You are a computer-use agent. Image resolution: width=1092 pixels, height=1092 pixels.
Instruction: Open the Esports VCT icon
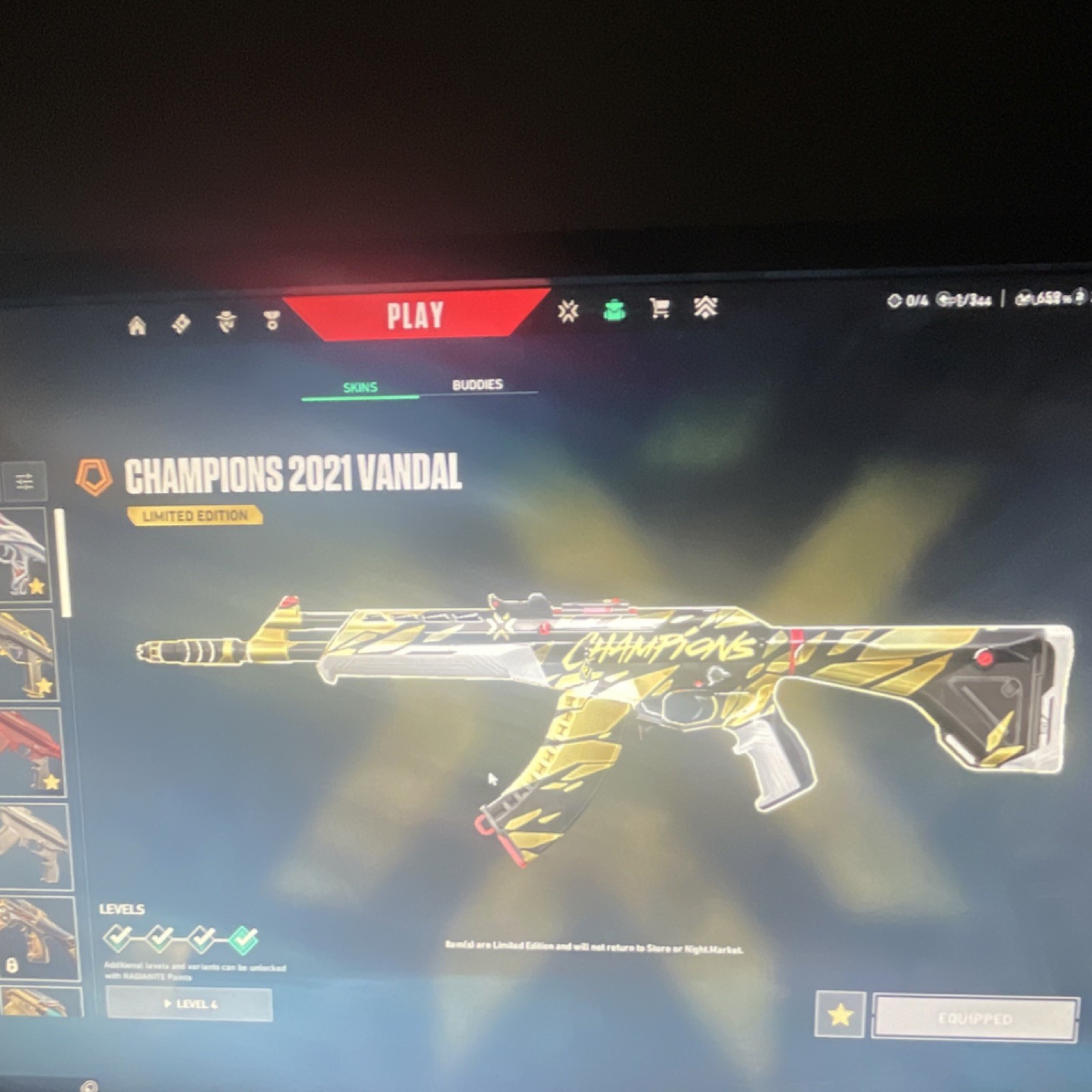coord(569,313)
